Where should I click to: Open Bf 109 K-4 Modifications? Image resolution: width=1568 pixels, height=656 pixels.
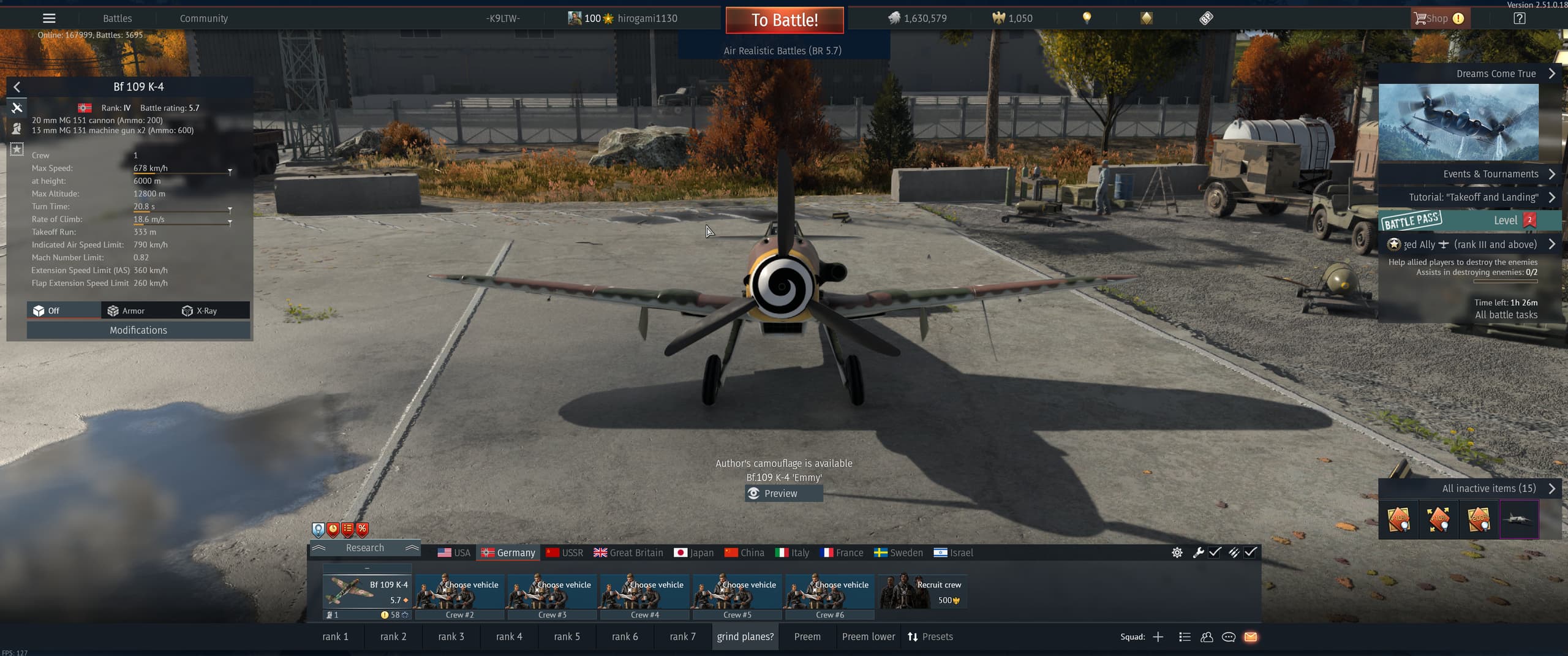pyautogui.click(x=138, y=330)
